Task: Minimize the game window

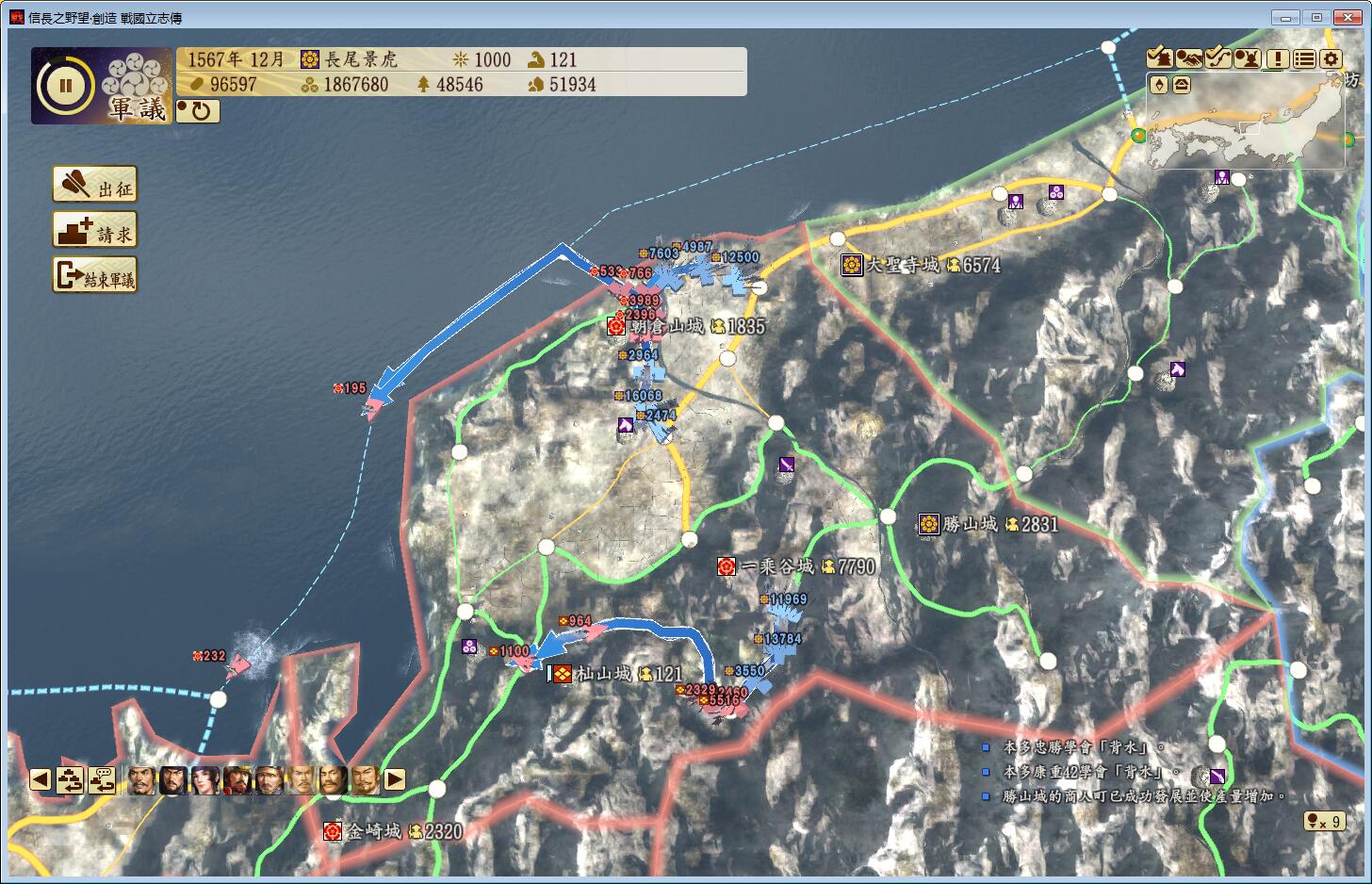Action: (1284, 17)
